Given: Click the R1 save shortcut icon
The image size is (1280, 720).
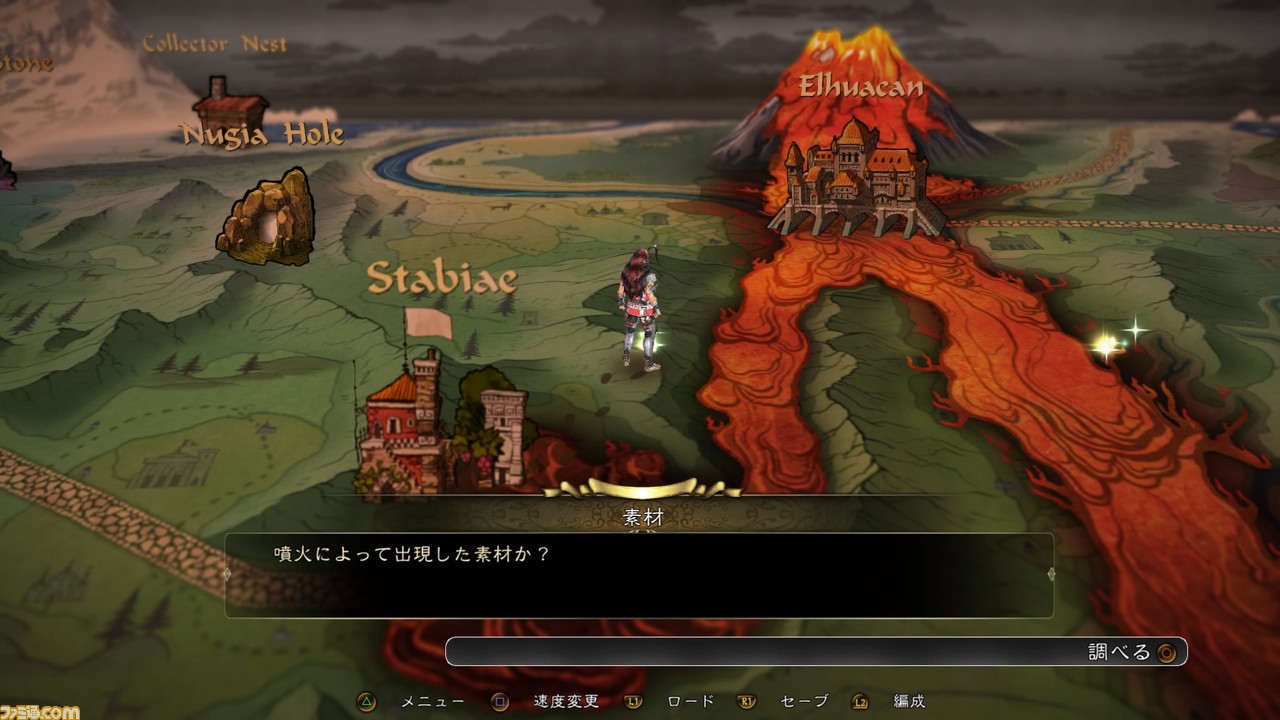Looking at the screenshot, I should click(x=748, y=701).
